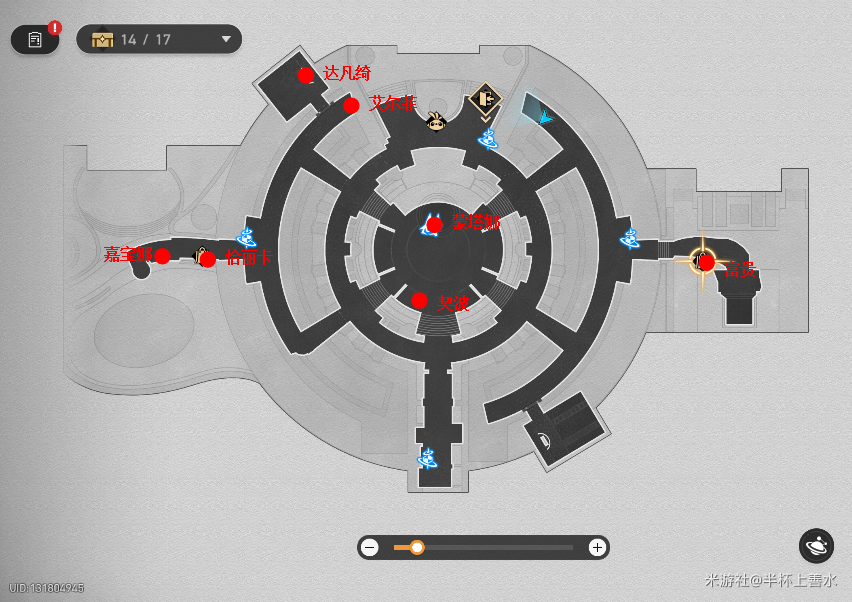Expand the treasure chest 14 / 17 dropdown

click(227, 40)
